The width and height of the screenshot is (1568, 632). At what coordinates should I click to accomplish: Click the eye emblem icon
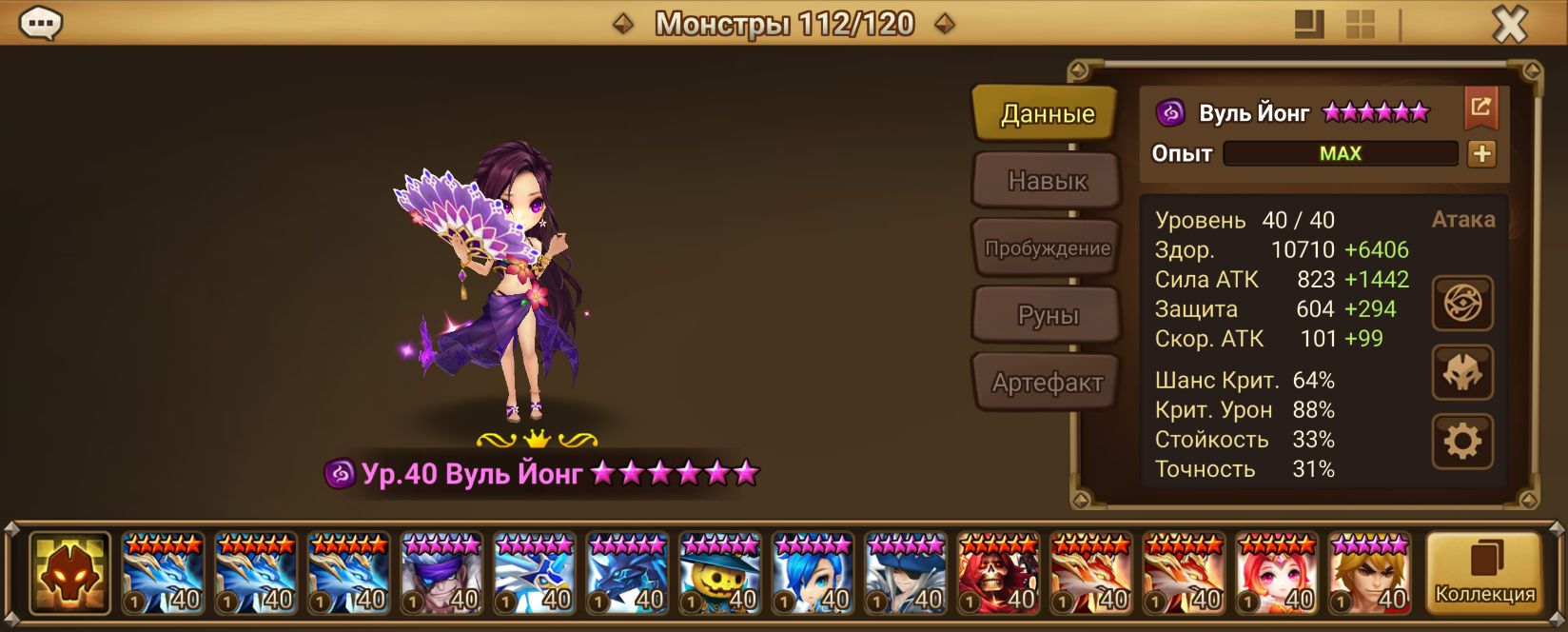1462,304
